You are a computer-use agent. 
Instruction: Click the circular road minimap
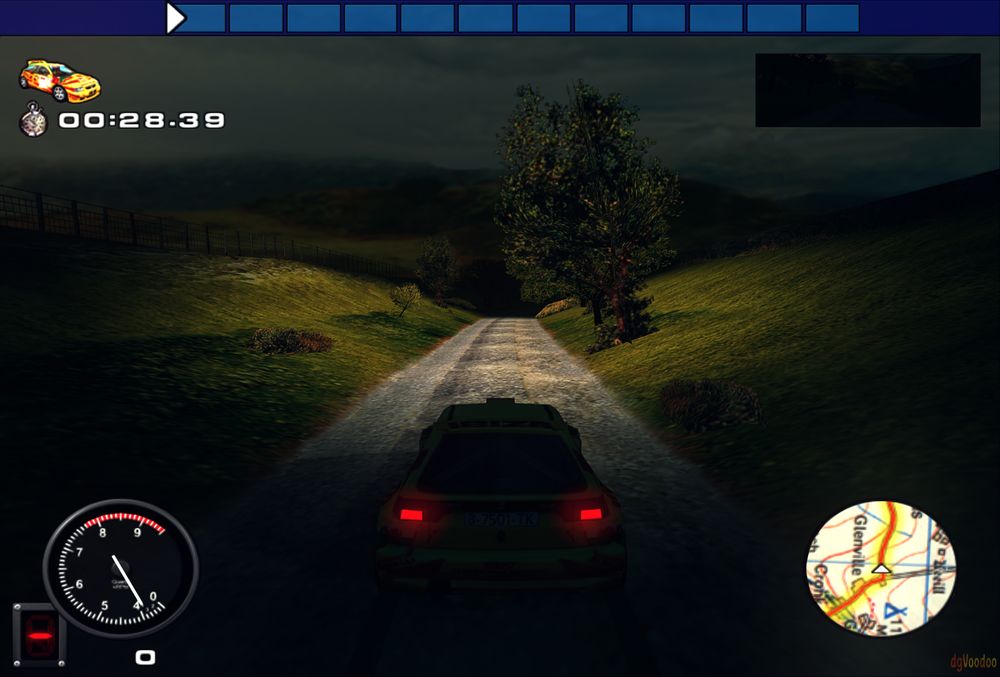(880, 568)
